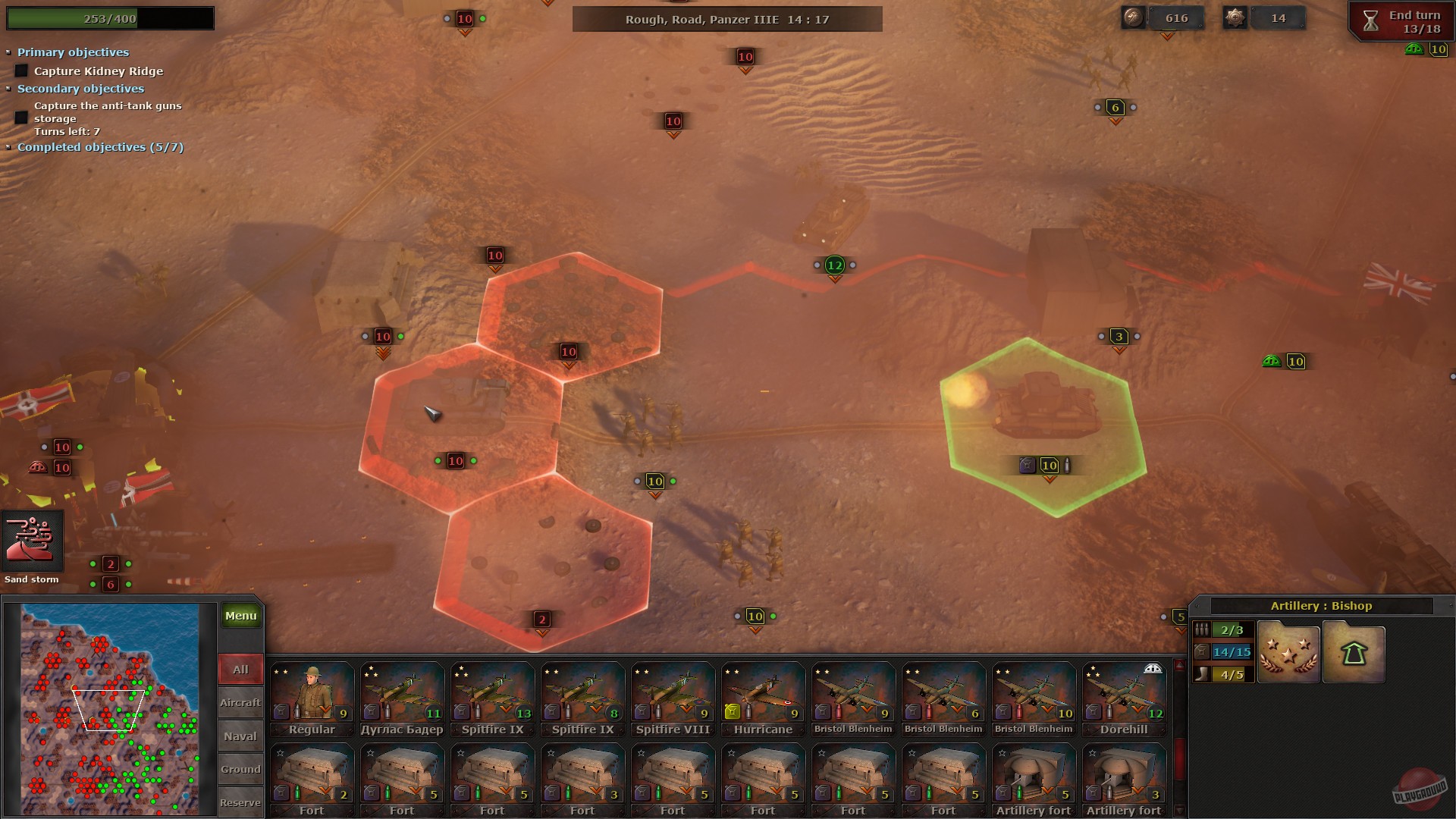Open the Menu button
The image size is (1456, 819).
pos(240,615)
